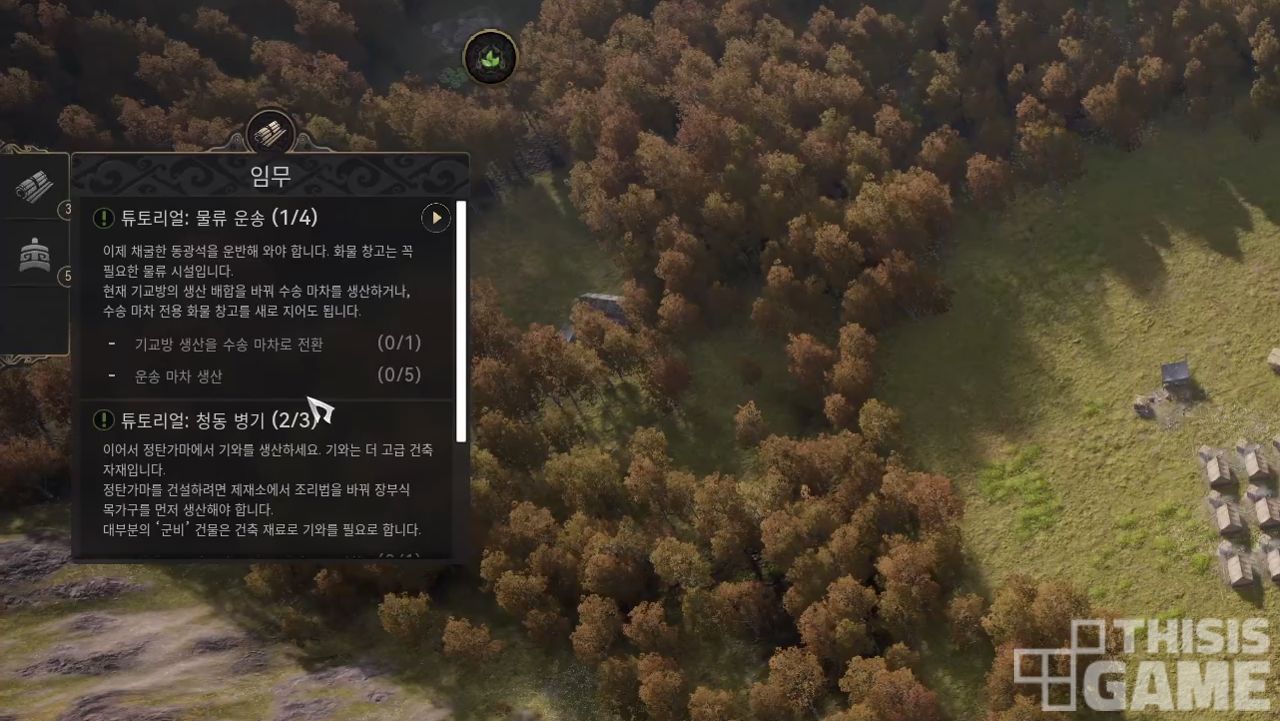The height and width of the screenshot is (721, 1280).
Task: Select the bell icon in the left sidebar
Action: pyautogui.click(x=36, y=256)
